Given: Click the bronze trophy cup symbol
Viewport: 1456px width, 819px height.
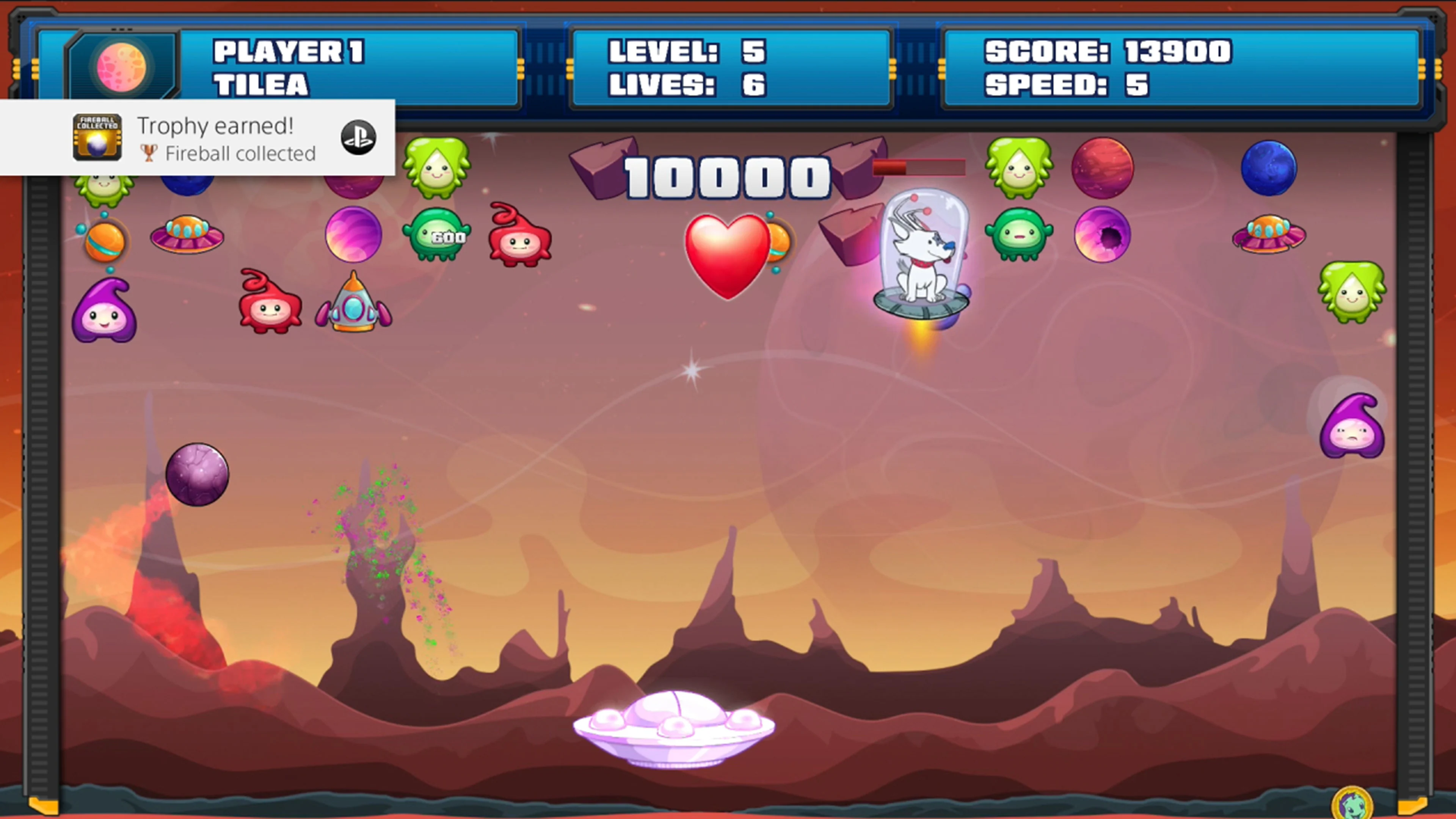Looking at the screenshot, I should tap(149, 153).
